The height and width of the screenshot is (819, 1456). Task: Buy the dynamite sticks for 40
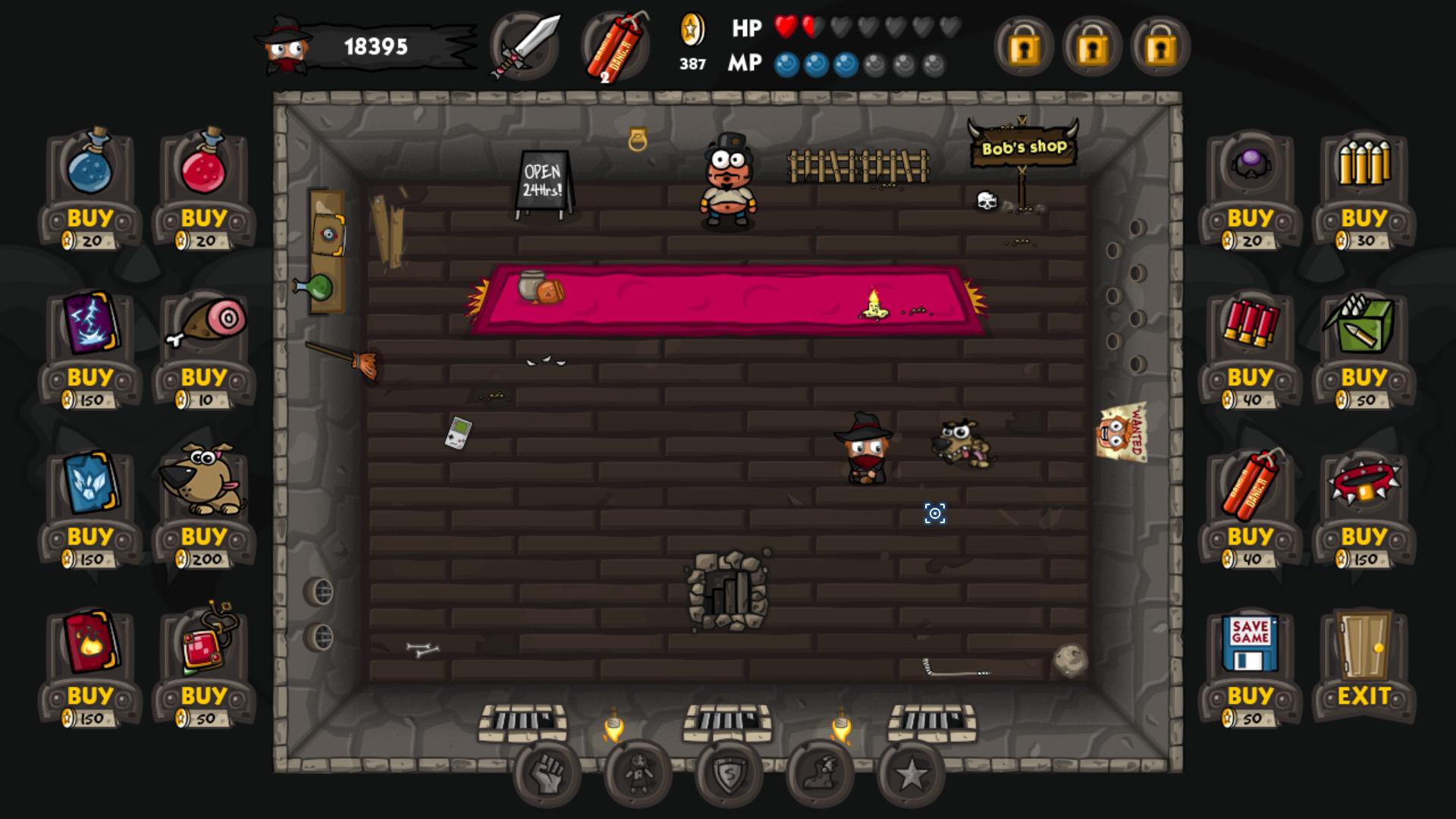tap(1250, 537)
